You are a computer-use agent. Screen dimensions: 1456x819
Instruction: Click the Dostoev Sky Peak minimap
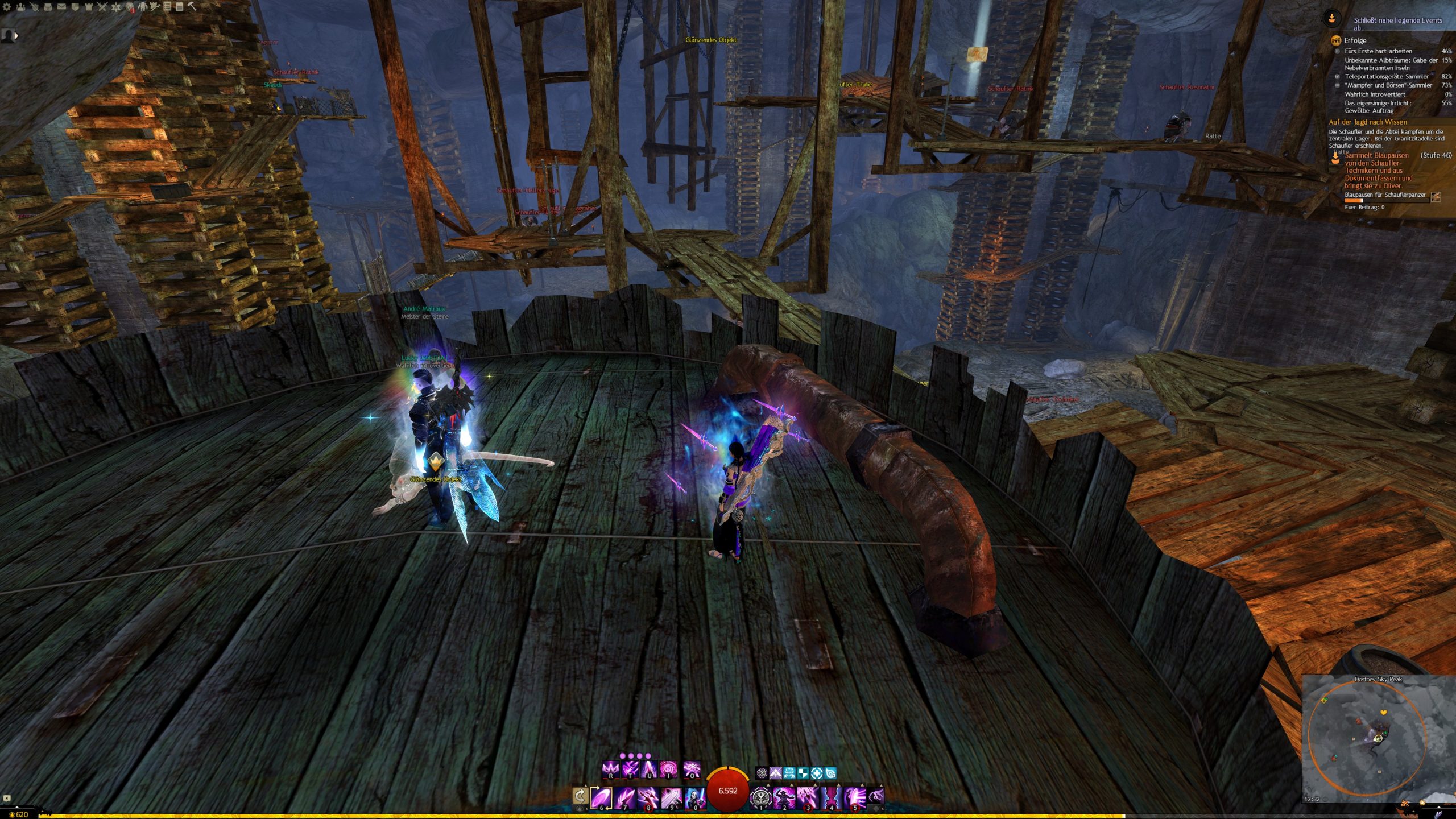[1378, 739]
